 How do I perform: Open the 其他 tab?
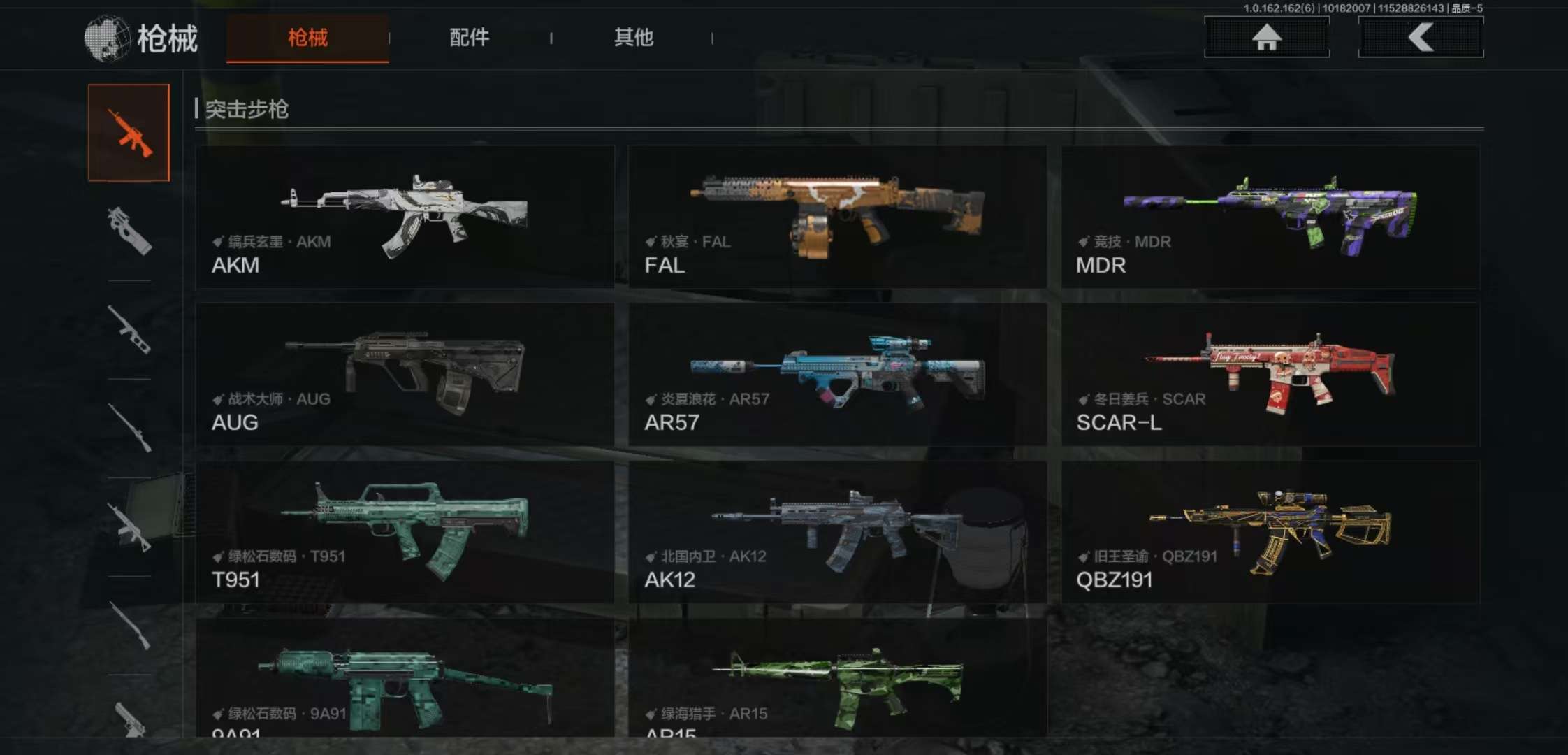(633, 38)
